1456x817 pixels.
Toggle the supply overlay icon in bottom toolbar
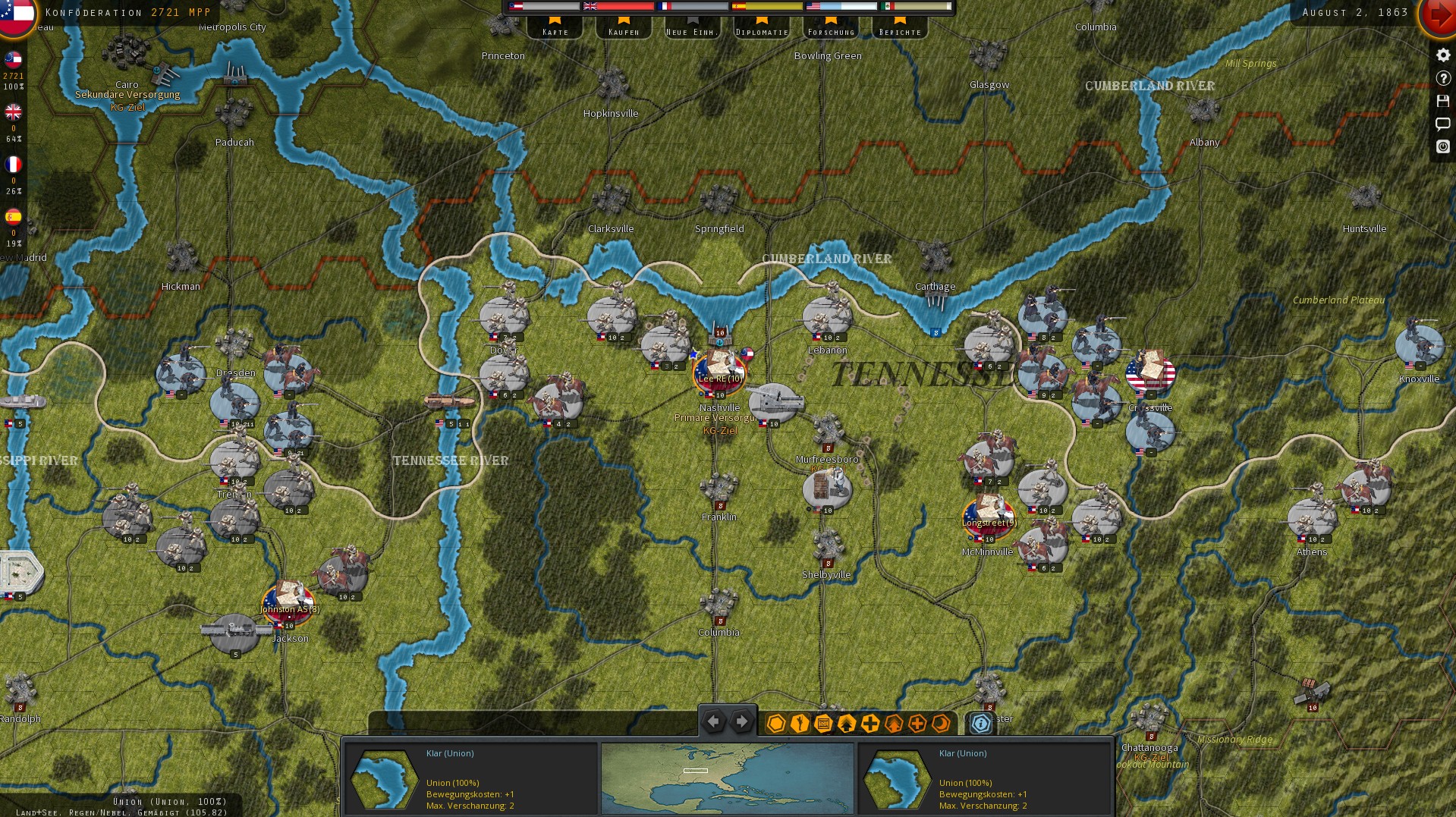click(822, 724)
